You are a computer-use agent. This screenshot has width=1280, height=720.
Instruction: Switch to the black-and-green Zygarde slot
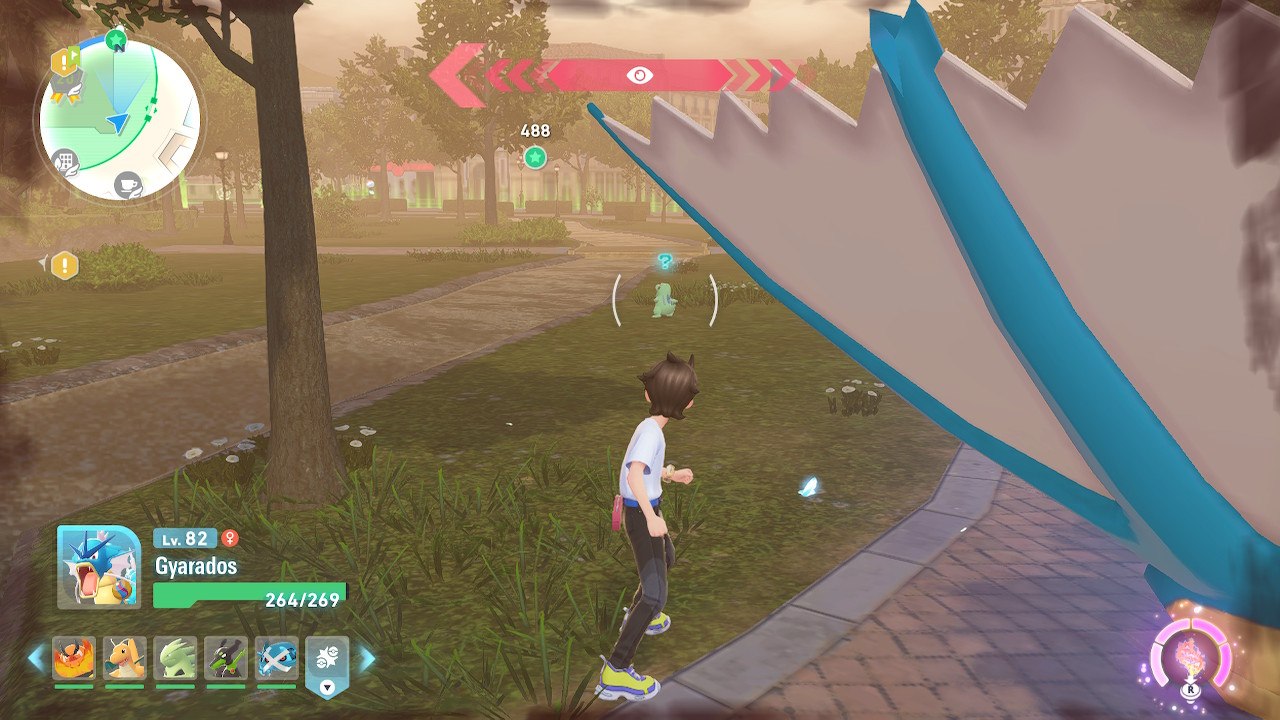(226, 658)
